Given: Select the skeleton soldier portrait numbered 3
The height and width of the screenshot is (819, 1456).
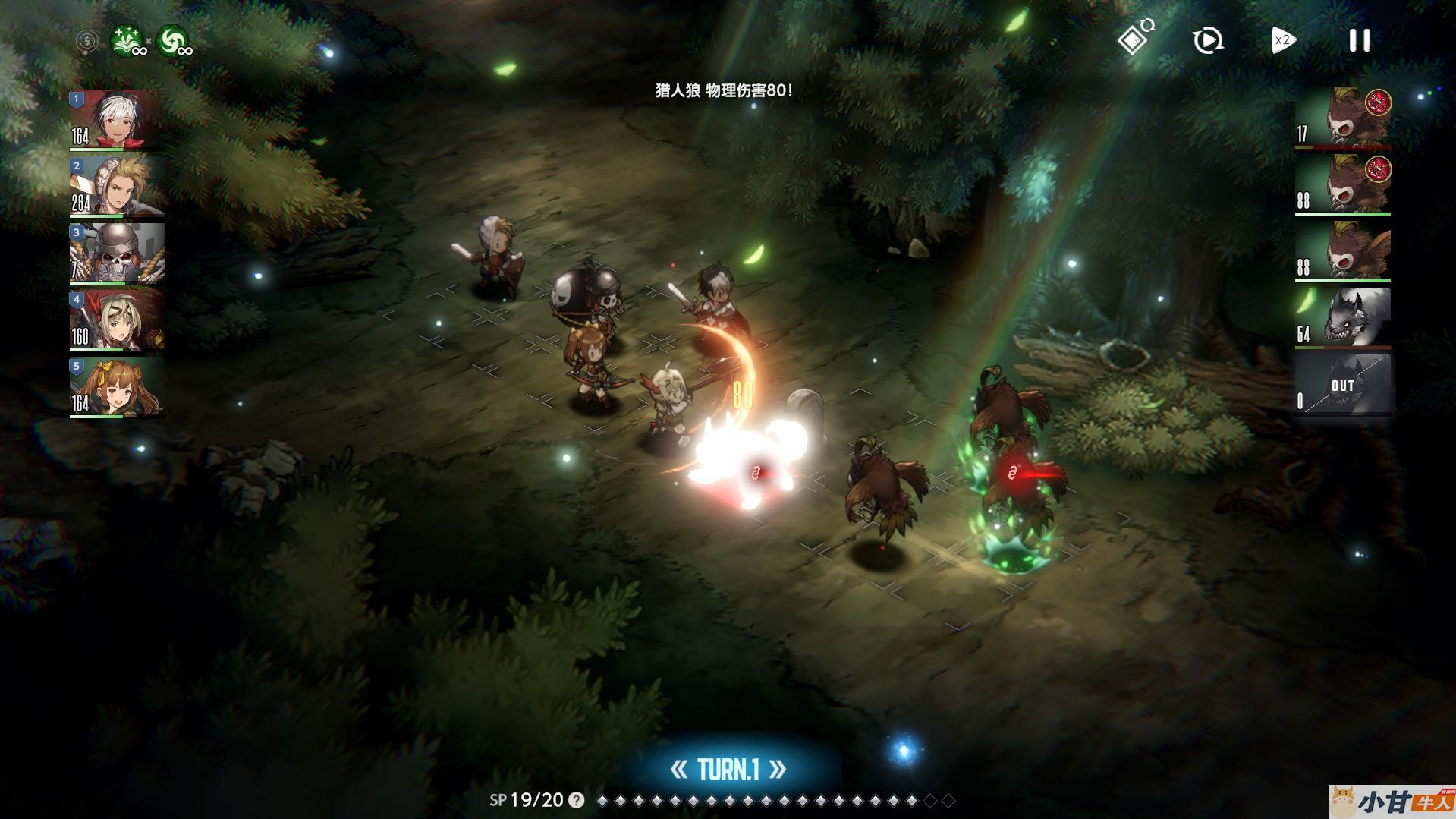Looking at the screenshot, I should (117, 253).
